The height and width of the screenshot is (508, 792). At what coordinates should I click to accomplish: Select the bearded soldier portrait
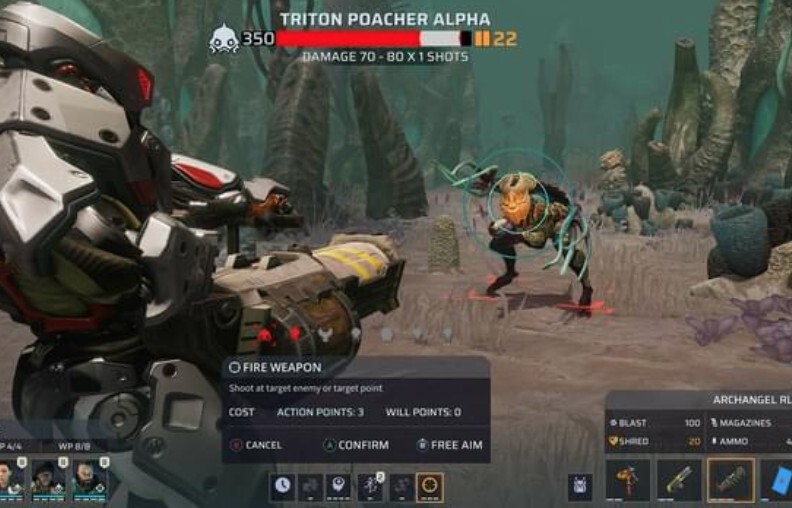(x=86, y=477)
